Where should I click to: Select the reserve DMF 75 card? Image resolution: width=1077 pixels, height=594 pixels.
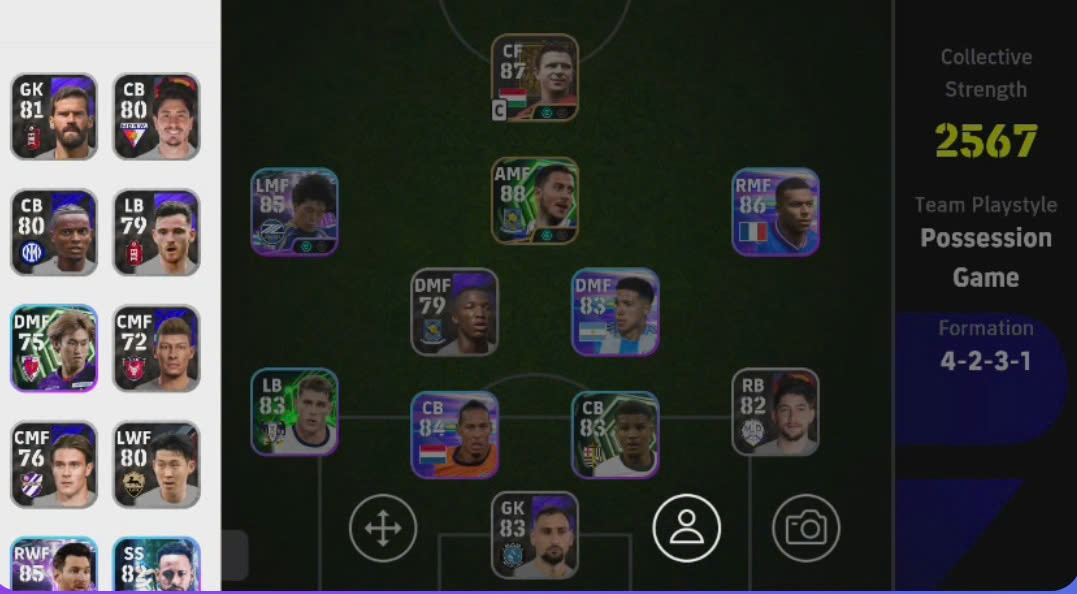54,349
